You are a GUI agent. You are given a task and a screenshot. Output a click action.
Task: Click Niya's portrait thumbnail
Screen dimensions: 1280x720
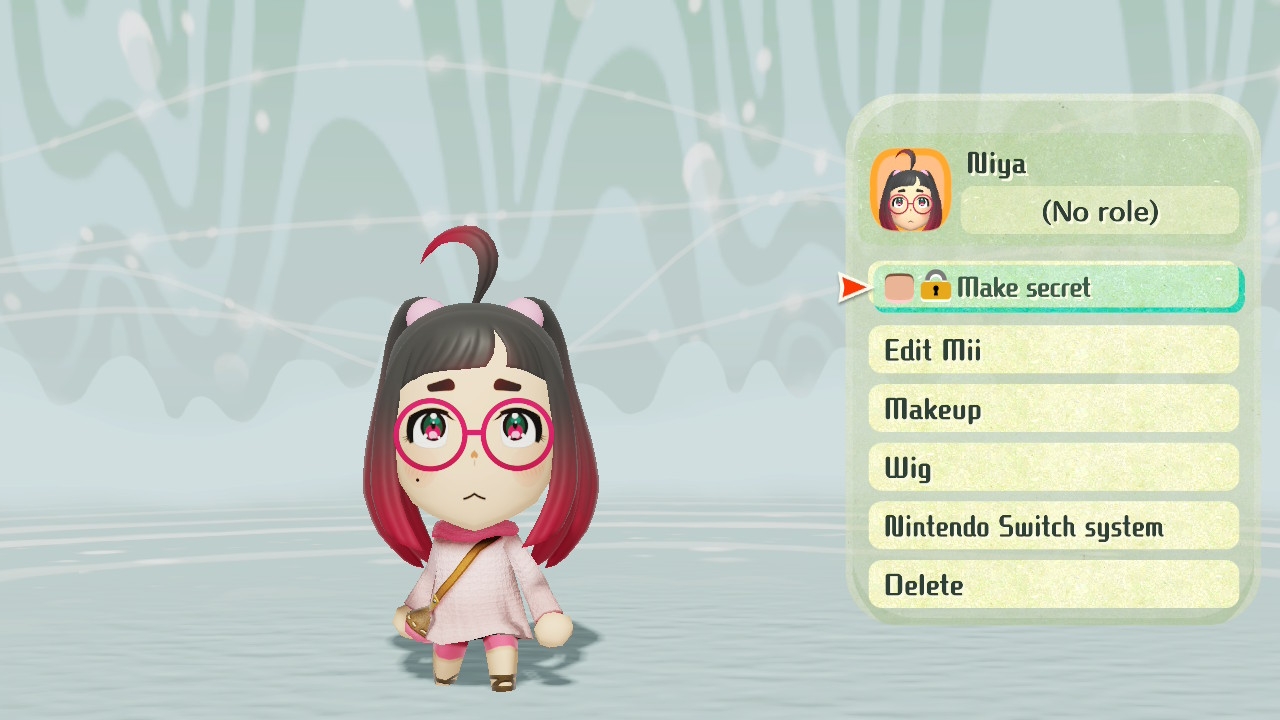click(910, 190)
